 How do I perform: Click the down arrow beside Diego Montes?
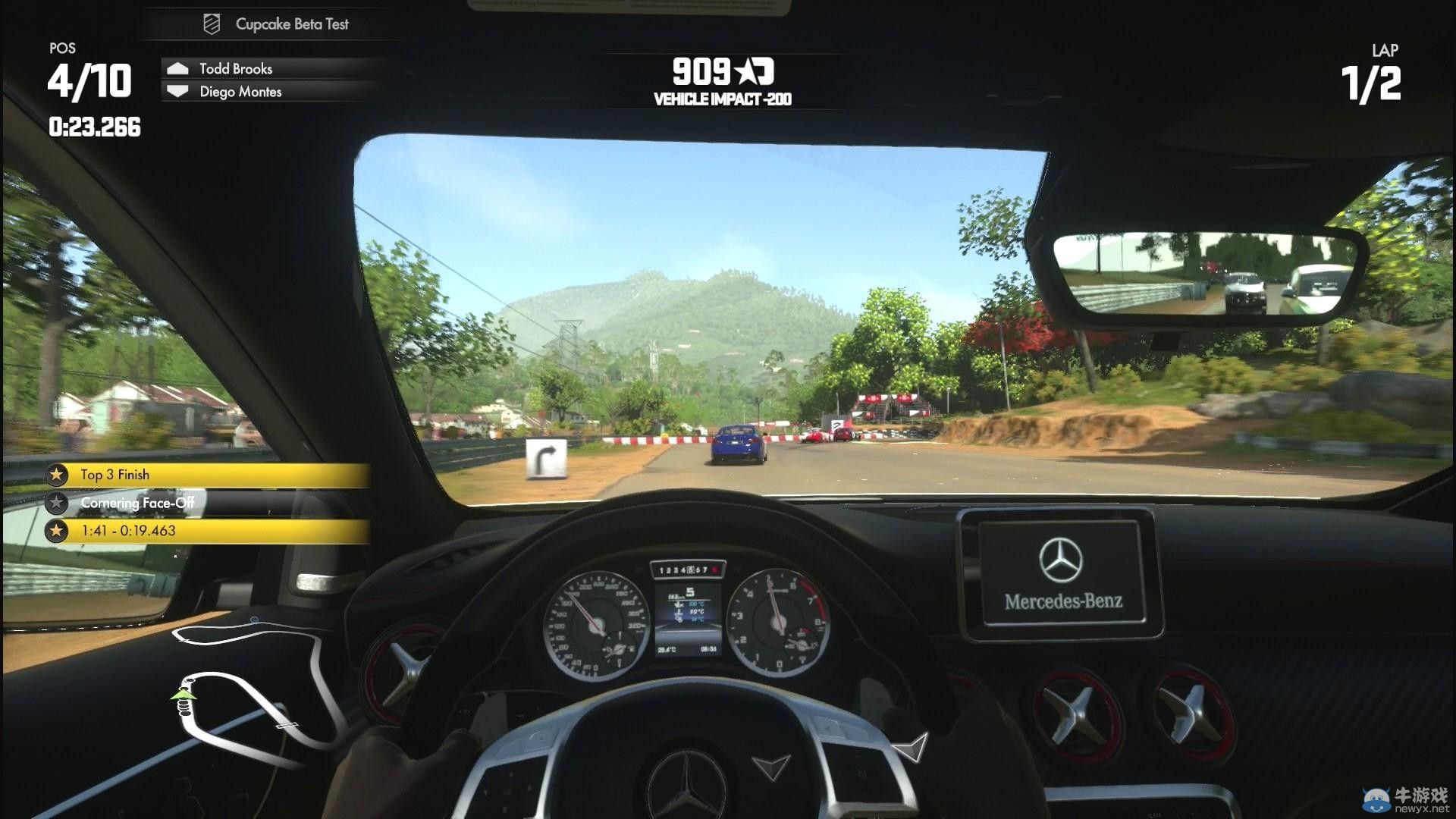(x=179, y=91)
